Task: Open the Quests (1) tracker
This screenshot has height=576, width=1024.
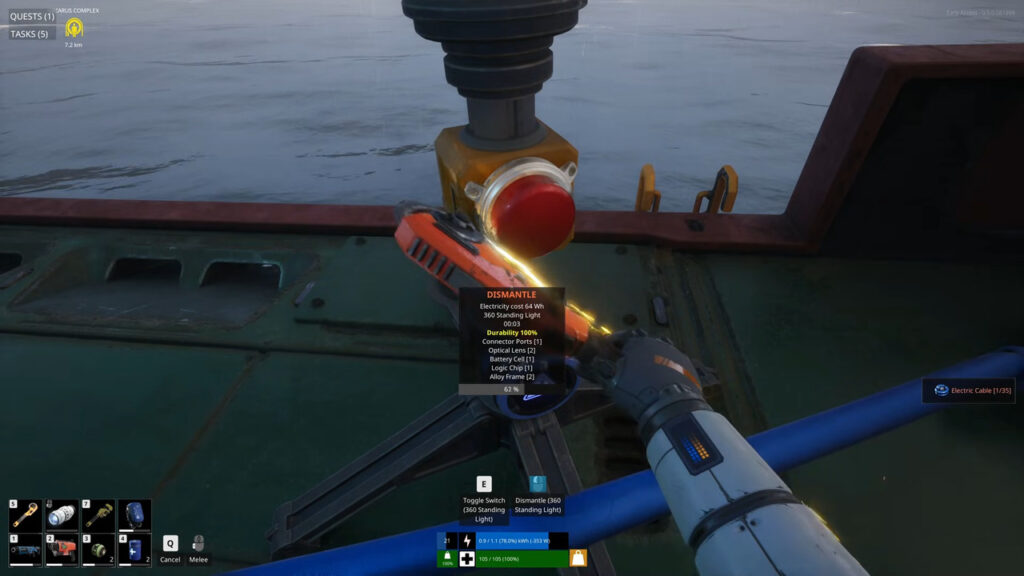Action: click(x=32, y=16)
